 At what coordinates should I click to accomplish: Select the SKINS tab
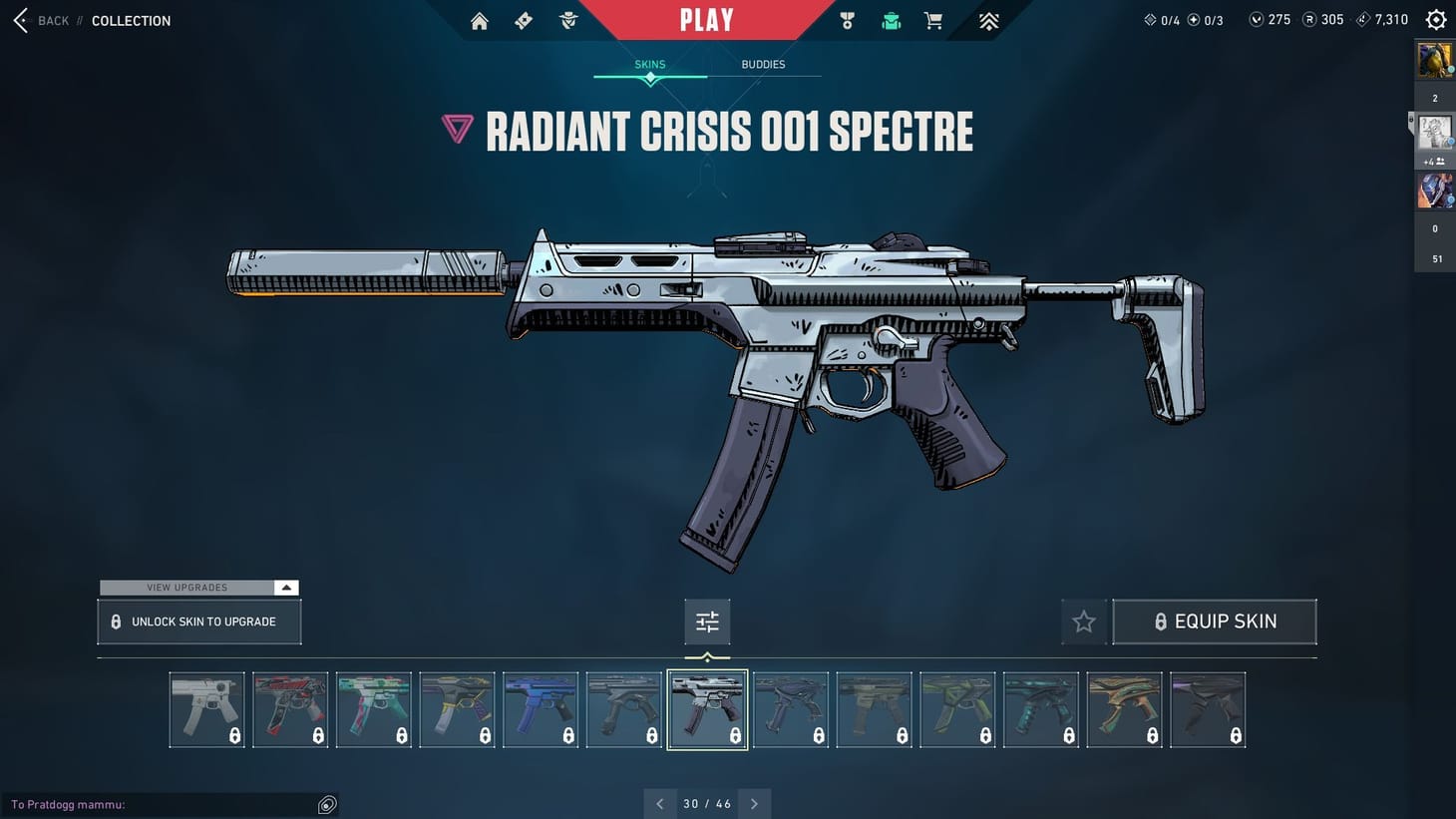[x=649, y=64]
